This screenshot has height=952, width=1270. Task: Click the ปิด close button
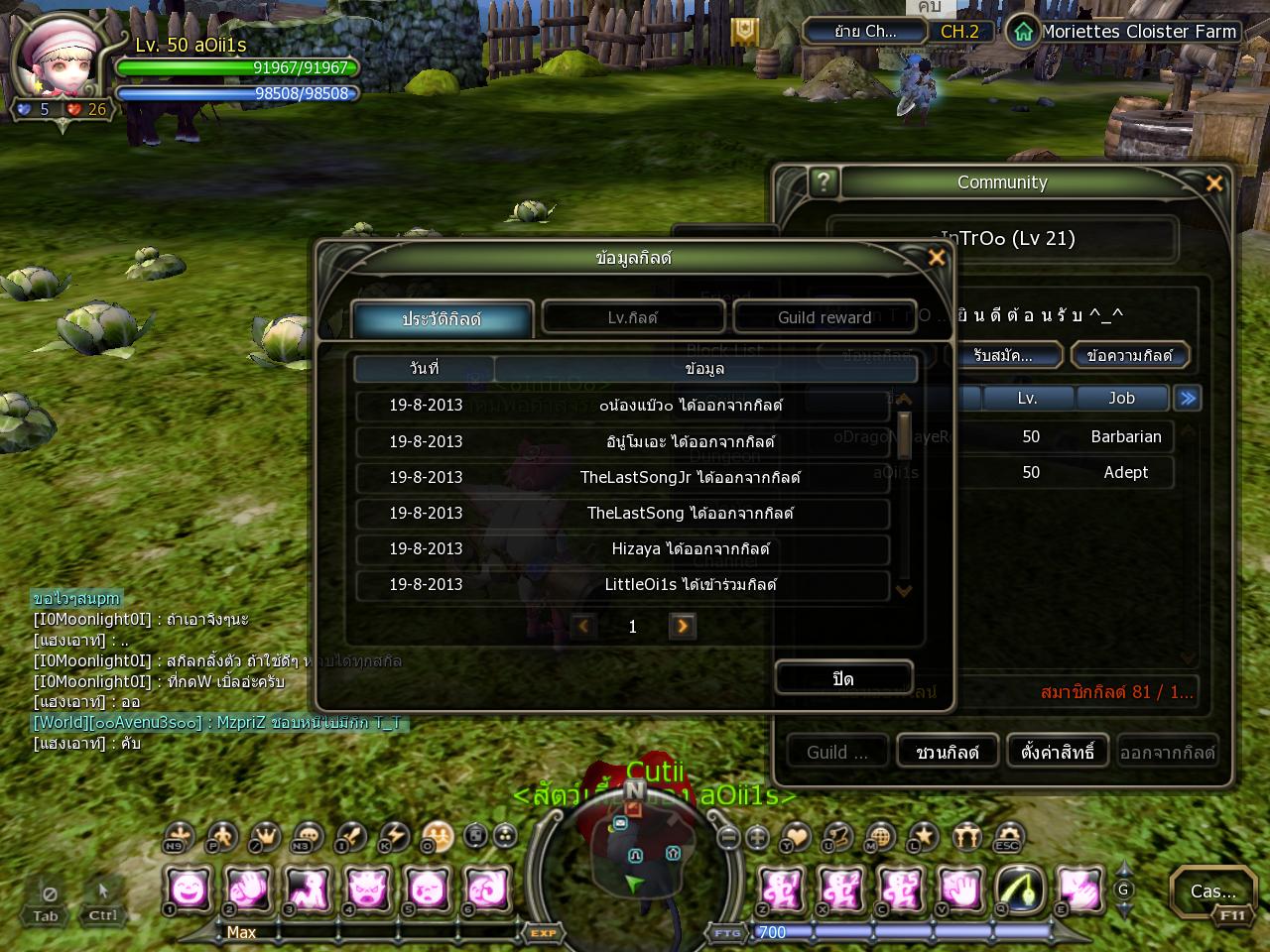point(843,678)
